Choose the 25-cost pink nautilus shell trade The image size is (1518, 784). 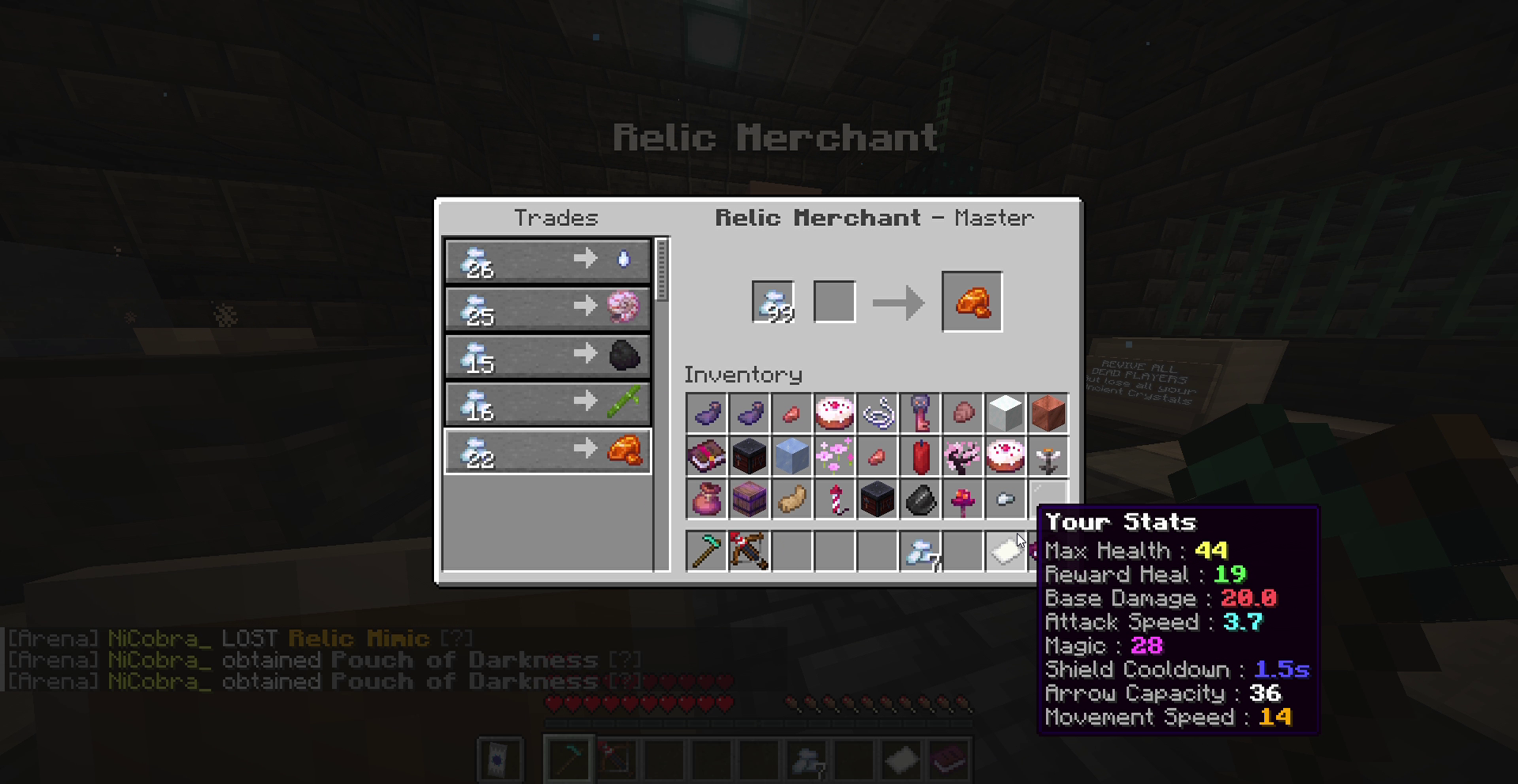(547, 308)
